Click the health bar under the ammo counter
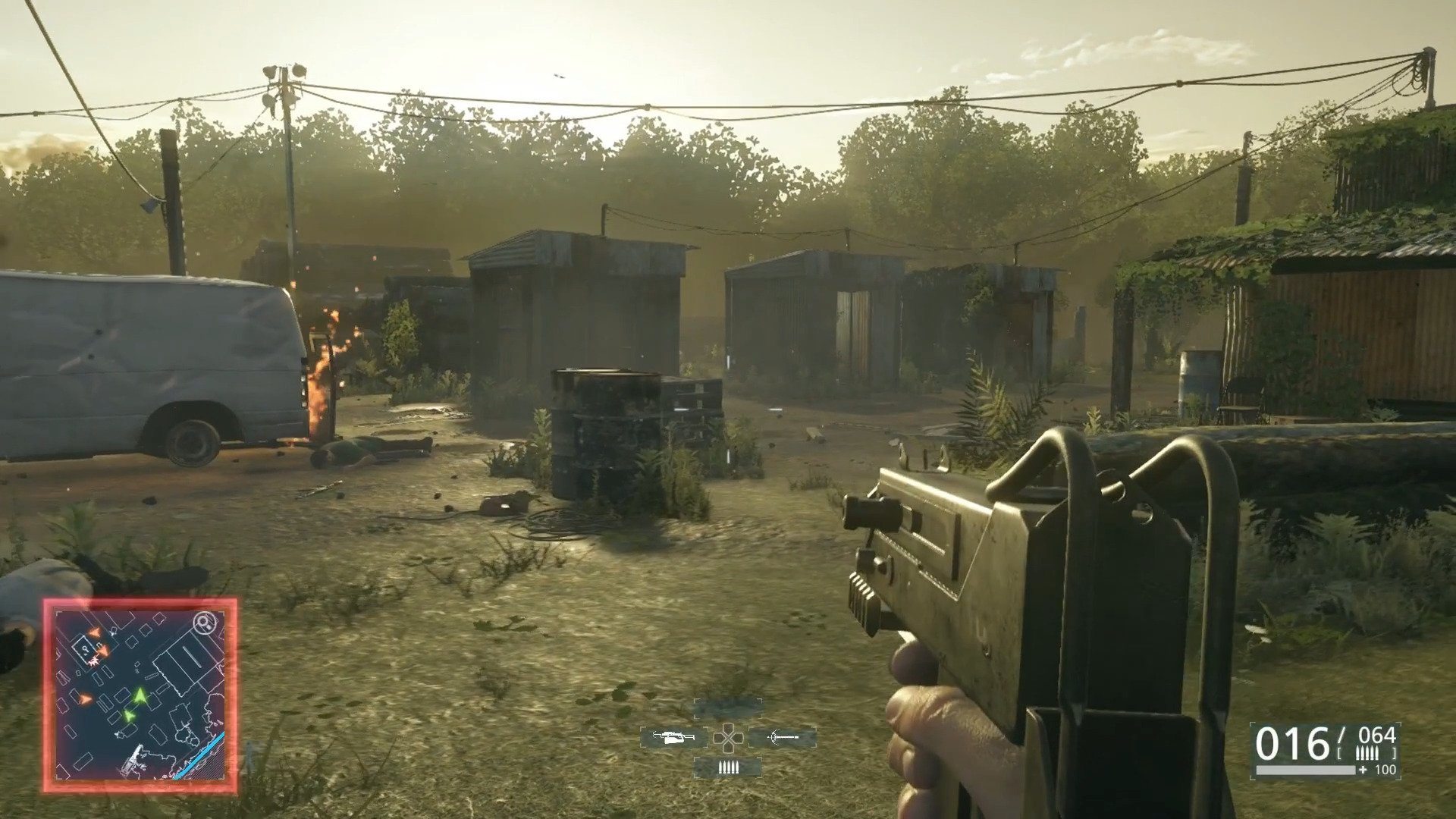This screenshot has height=819, width=1456. point(1307,770)
